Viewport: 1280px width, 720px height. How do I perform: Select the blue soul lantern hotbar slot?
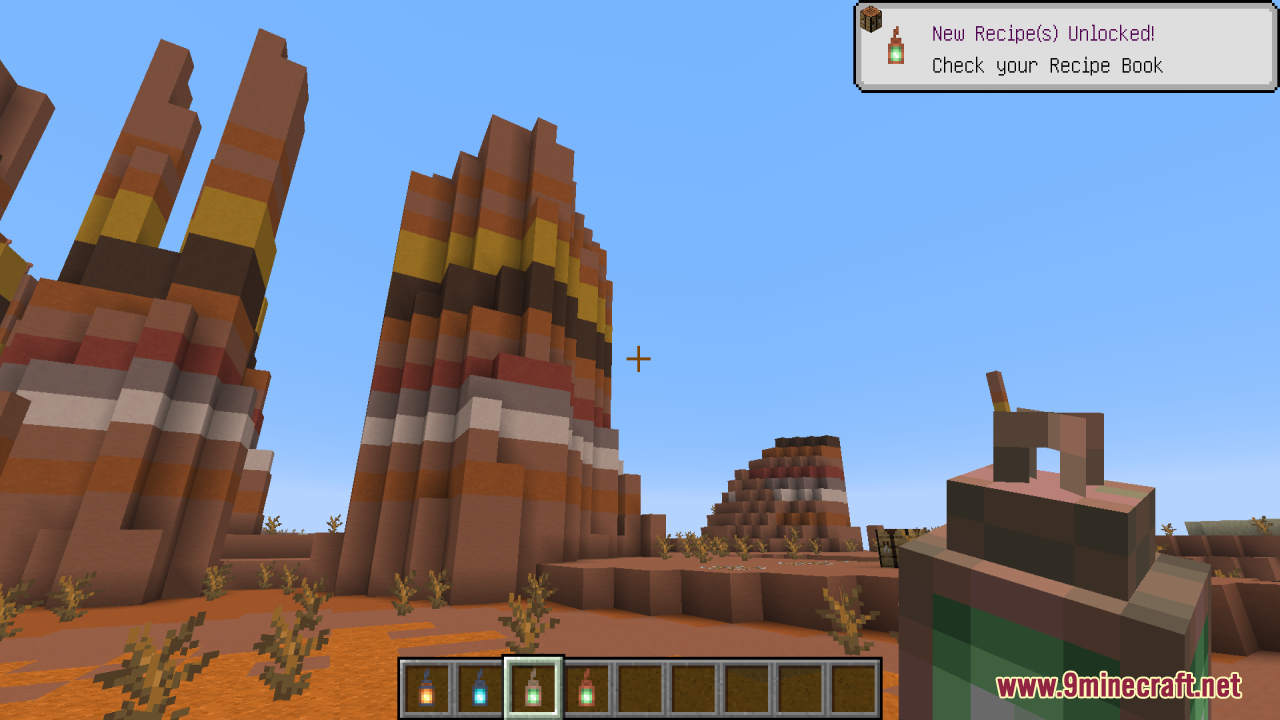point(479,688)
